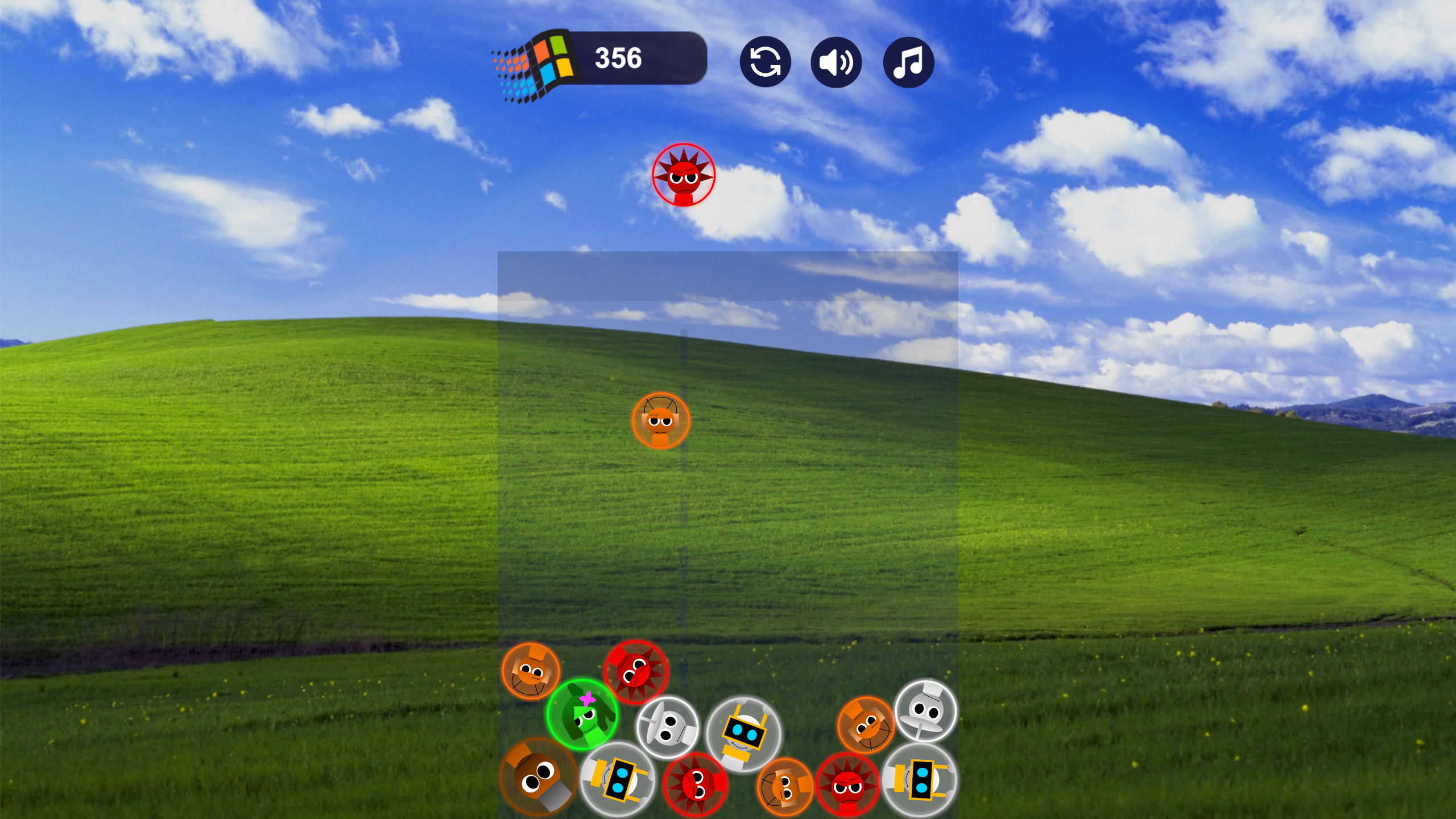Click the restart game icon

point(765,62)
